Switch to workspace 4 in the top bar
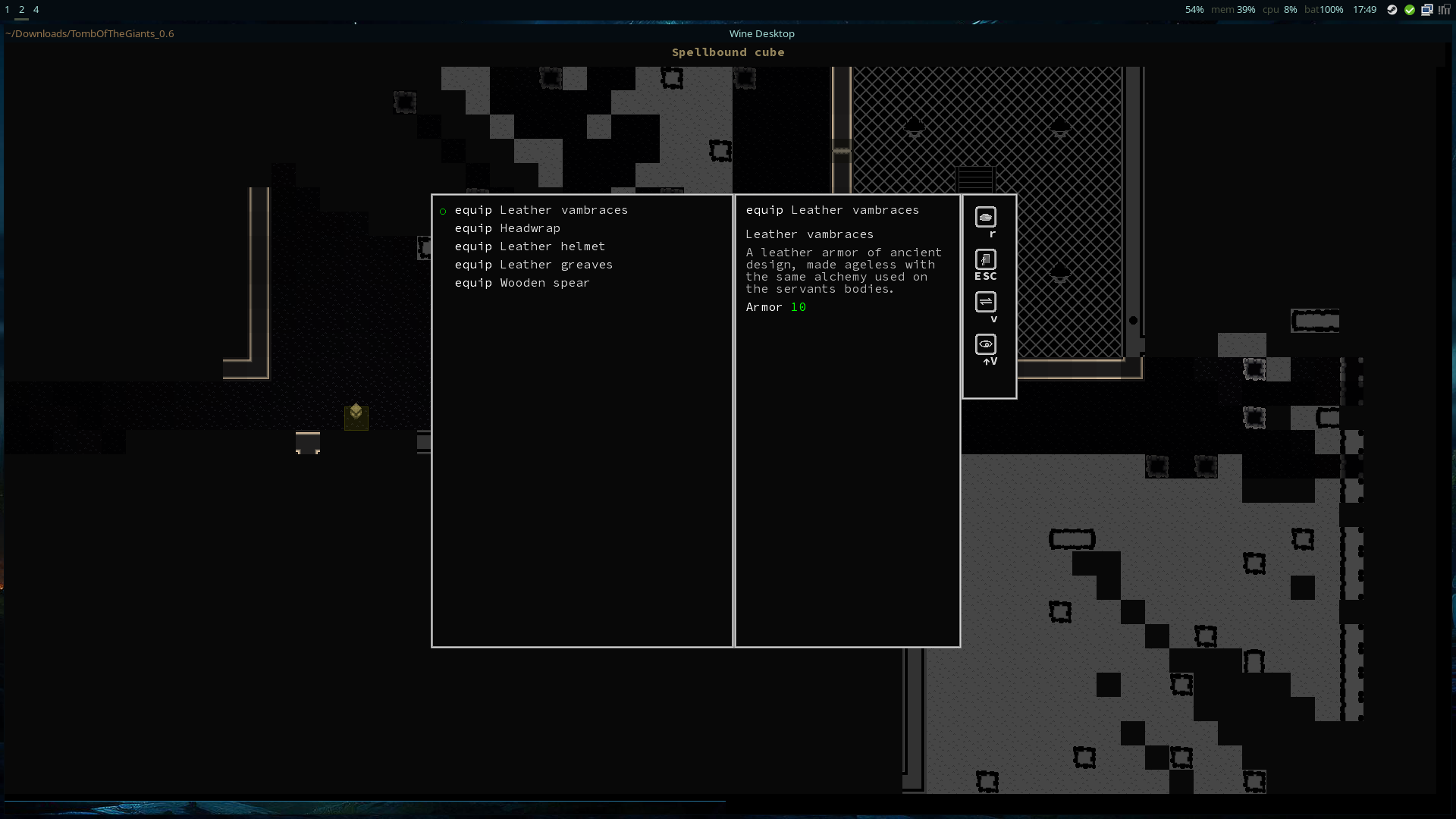Image resolution: width=1456 pixels, height=819 pixels. (36, 10)
